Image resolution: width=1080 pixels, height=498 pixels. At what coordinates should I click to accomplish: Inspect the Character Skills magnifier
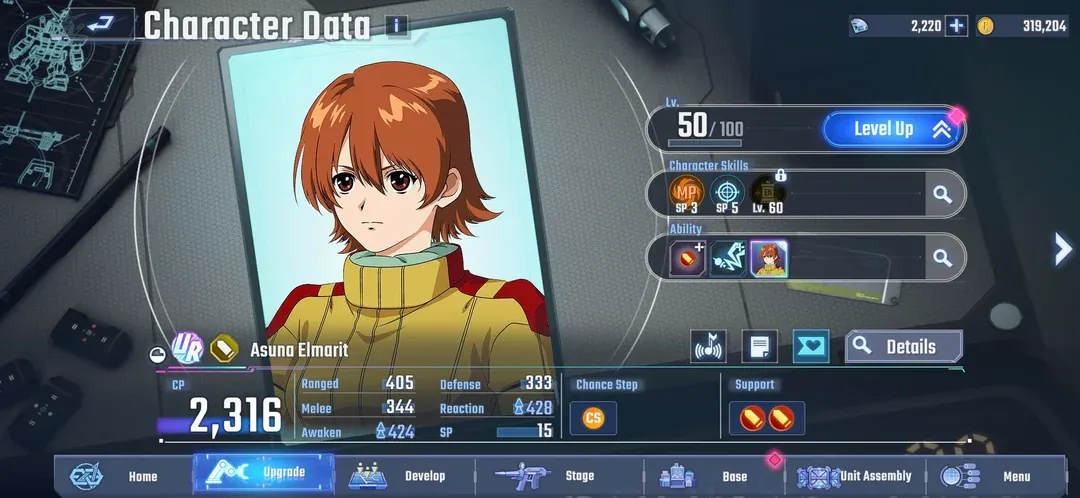click(942, 194)
